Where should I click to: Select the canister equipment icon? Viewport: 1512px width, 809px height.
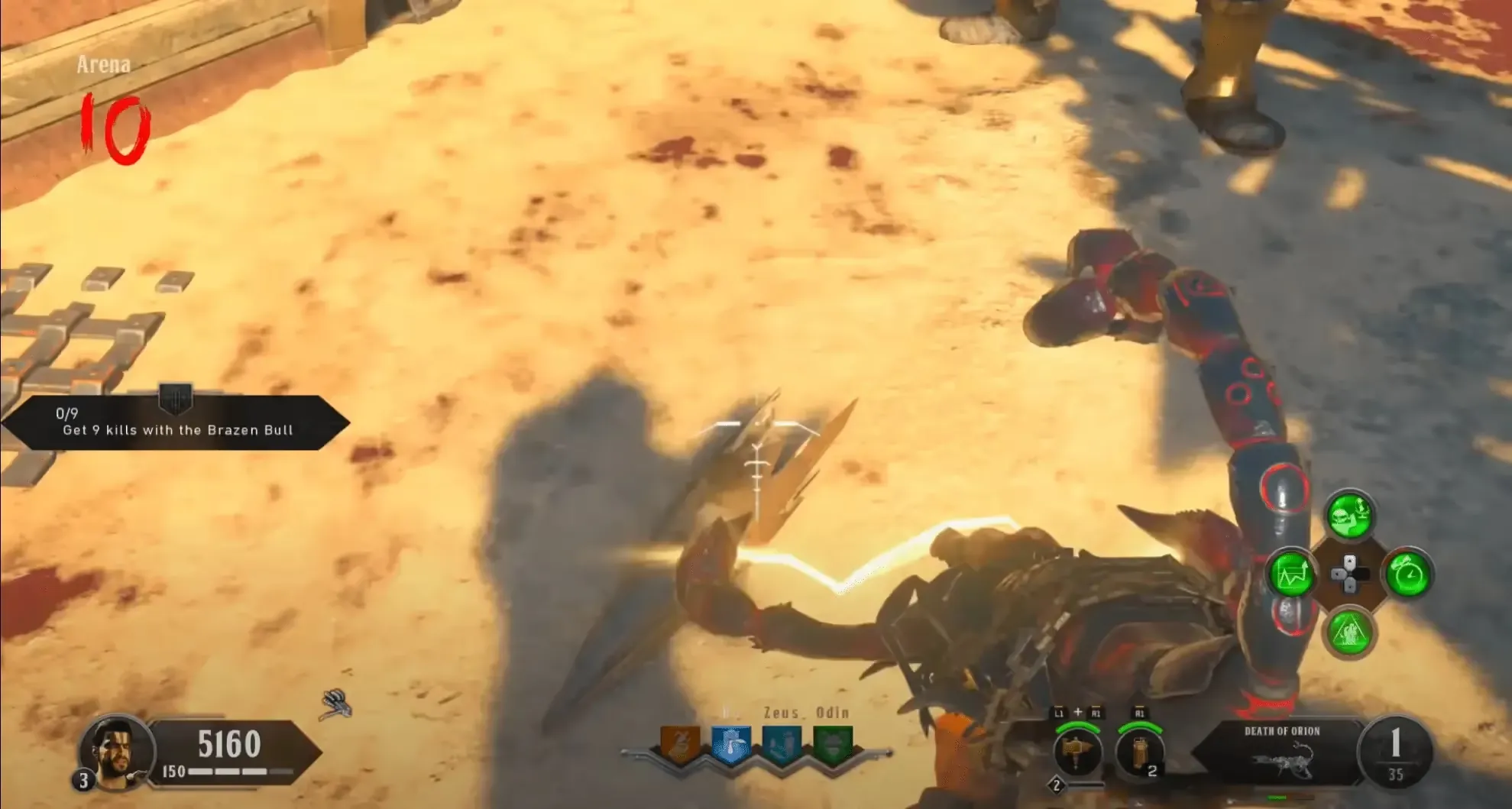pyautogui.click(x=1139, y=752)
